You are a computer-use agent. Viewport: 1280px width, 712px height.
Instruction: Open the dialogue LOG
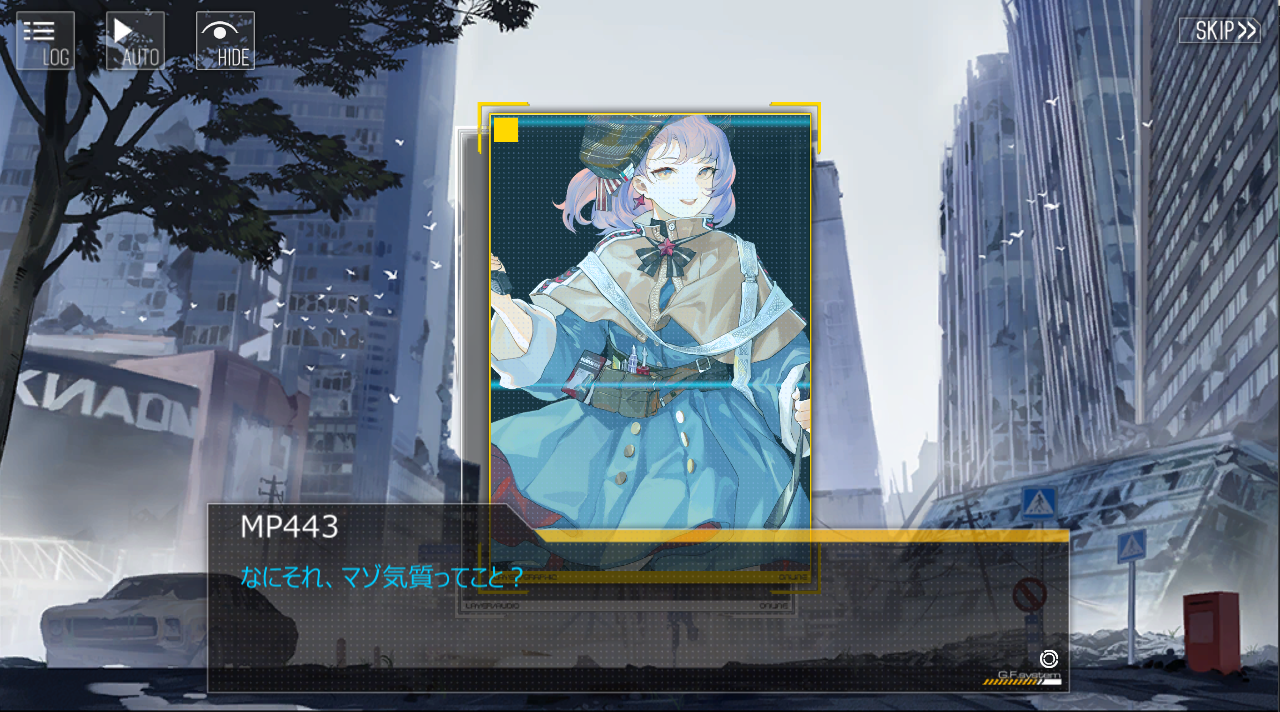[45, 41]
